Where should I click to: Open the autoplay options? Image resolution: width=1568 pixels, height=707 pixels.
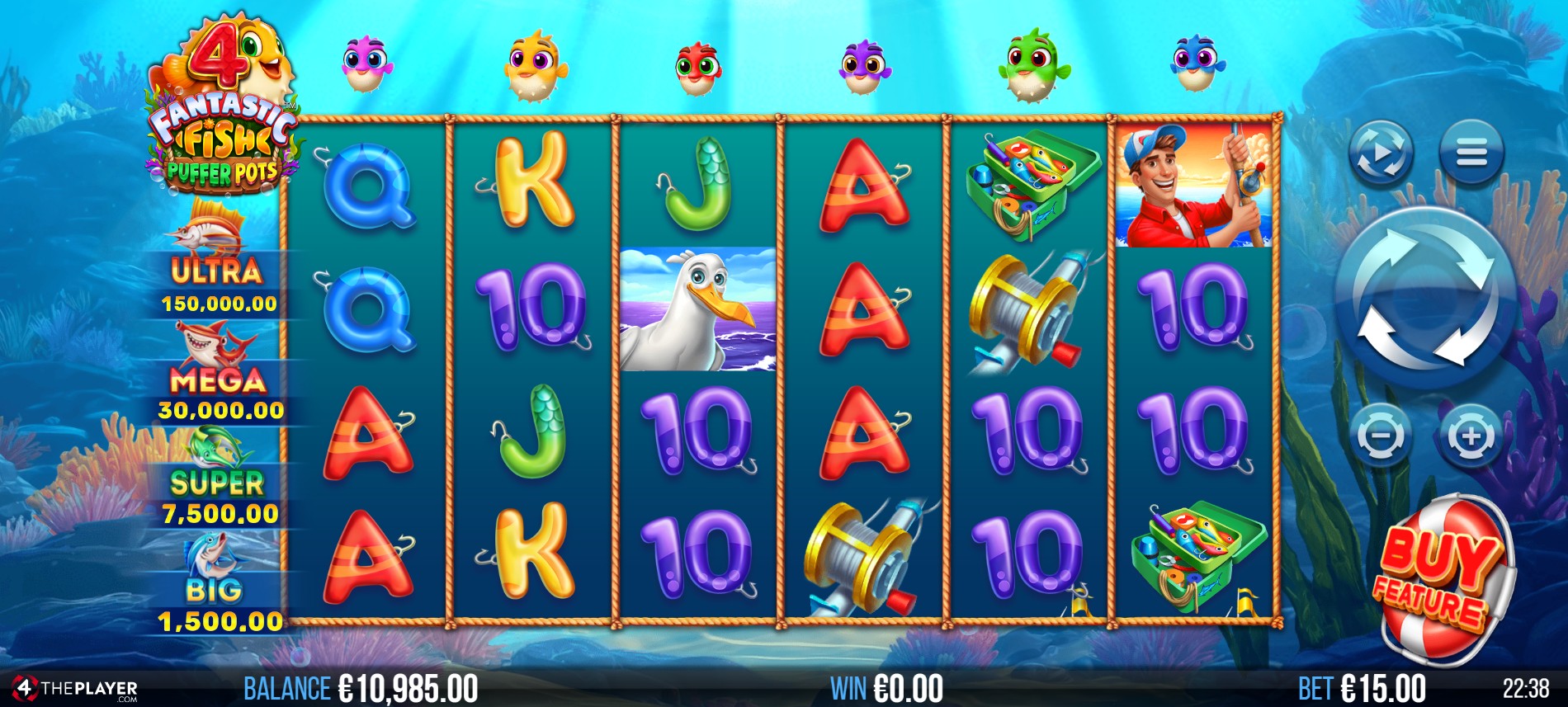pyautogui.click(x=1381, y=153)
